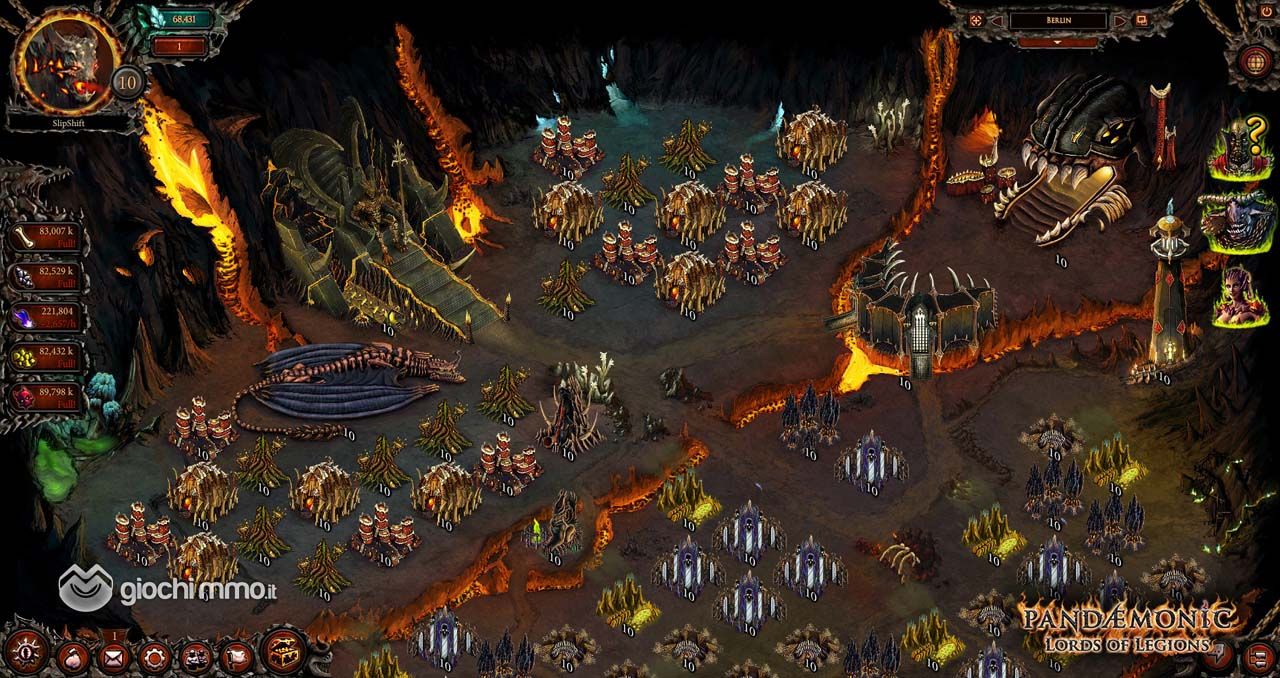The image size is (1280, 678).
Task: Open the treasure chest button
Action: 285,653
